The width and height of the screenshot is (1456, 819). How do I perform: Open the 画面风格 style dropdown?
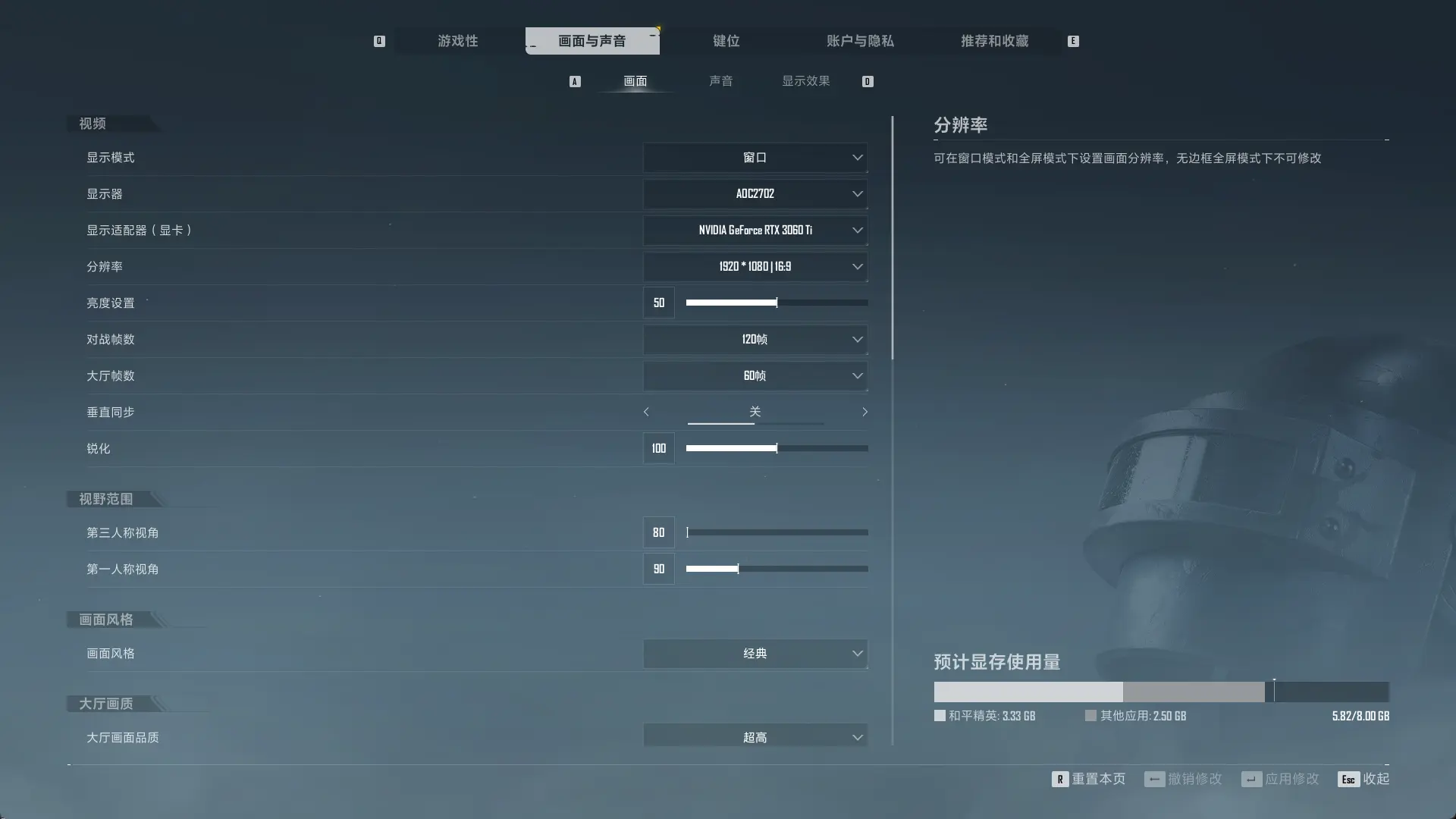[755, 653]
